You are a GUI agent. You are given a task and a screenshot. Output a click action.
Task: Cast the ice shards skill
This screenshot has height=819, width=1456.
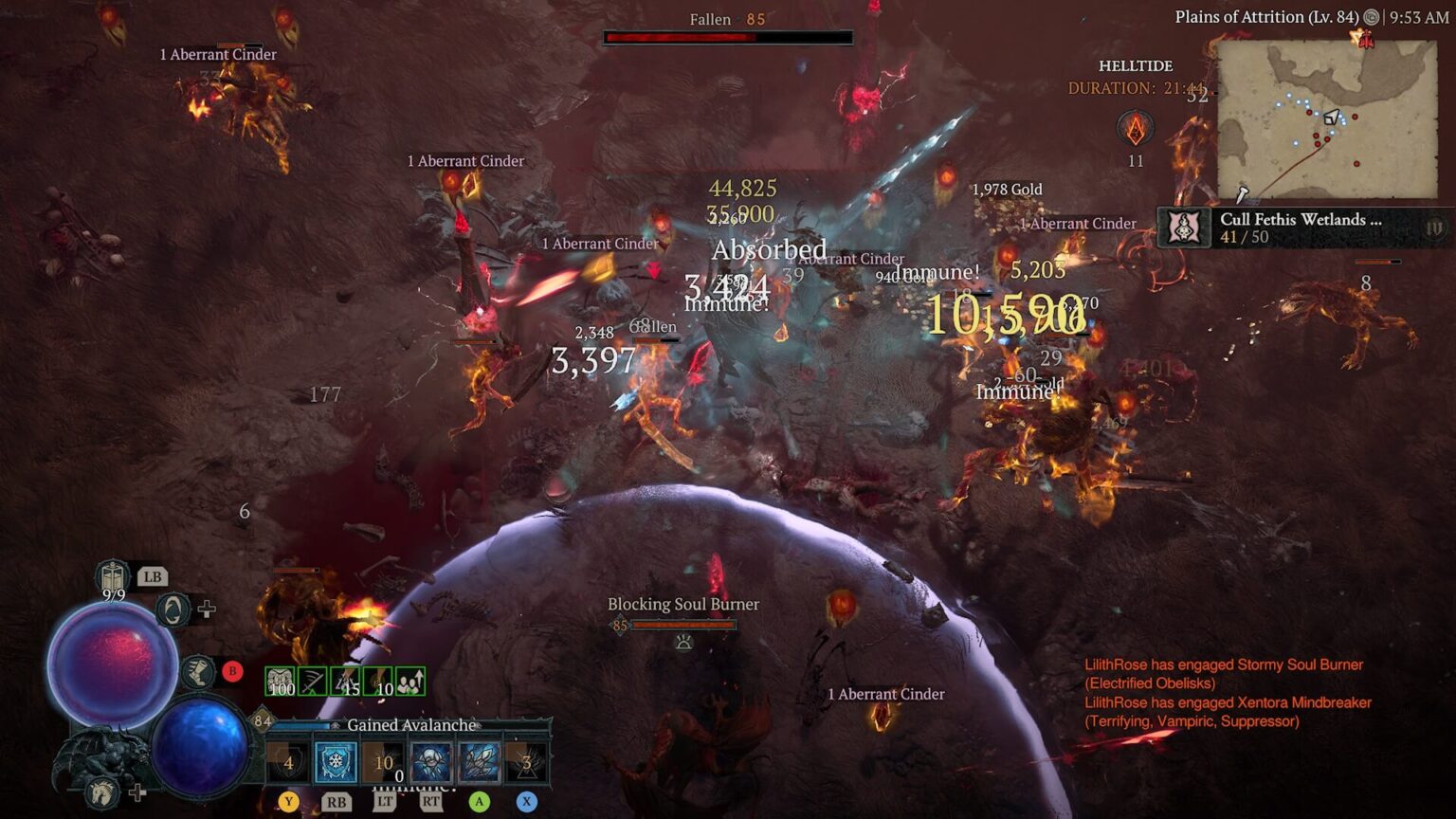[479, 761]
